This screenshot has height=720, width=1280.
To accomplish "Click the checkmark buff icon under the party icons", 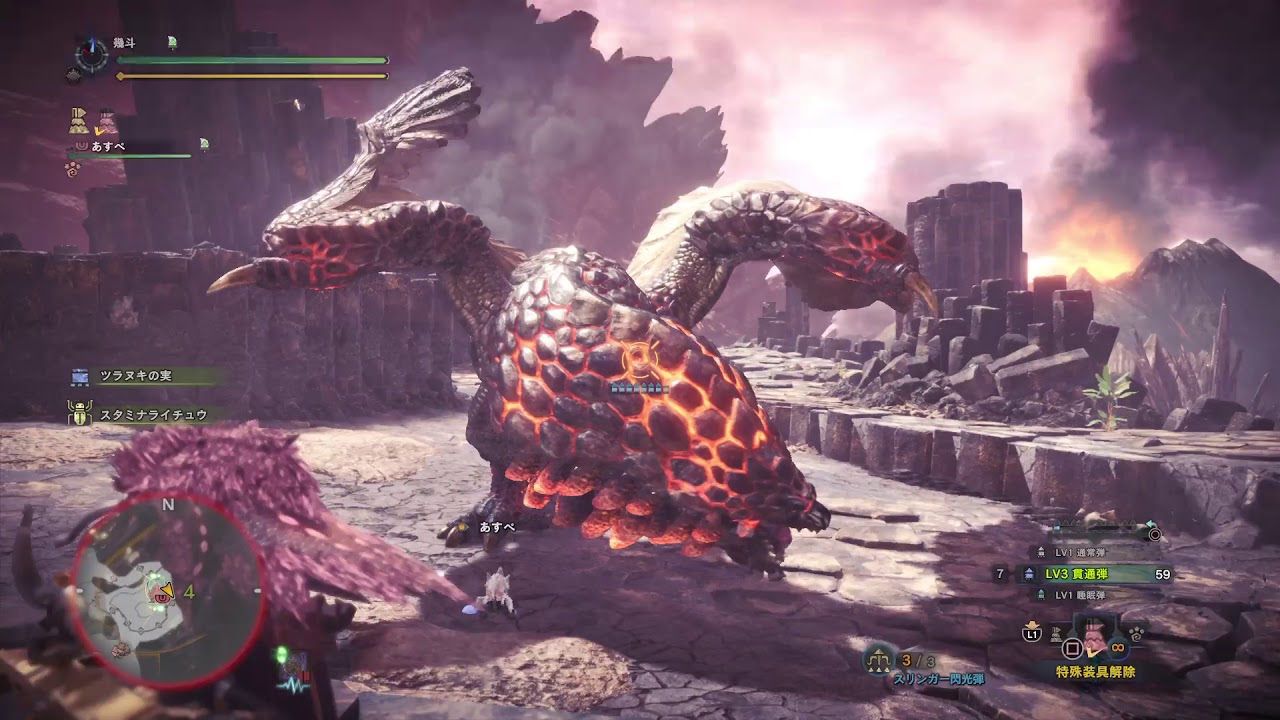I will [x=99, y=131].
